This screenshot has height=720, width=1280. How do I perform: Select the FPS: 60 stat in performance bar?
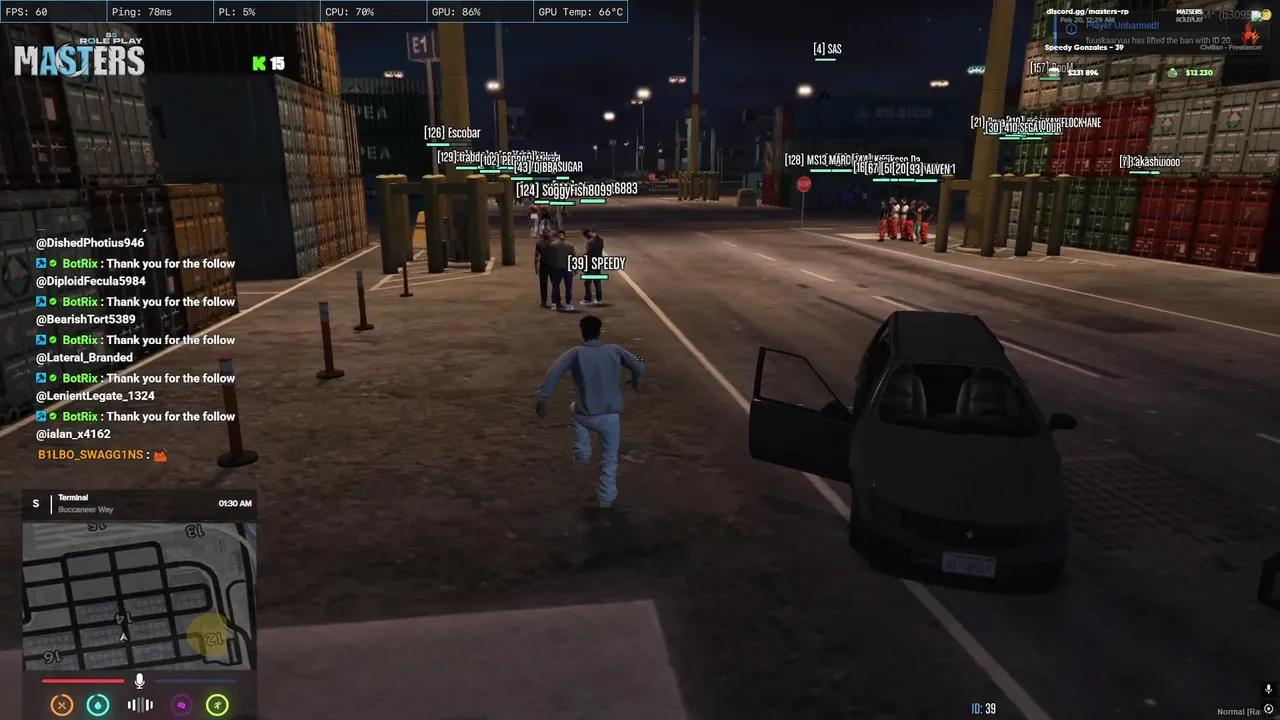[x=36, y=12]
